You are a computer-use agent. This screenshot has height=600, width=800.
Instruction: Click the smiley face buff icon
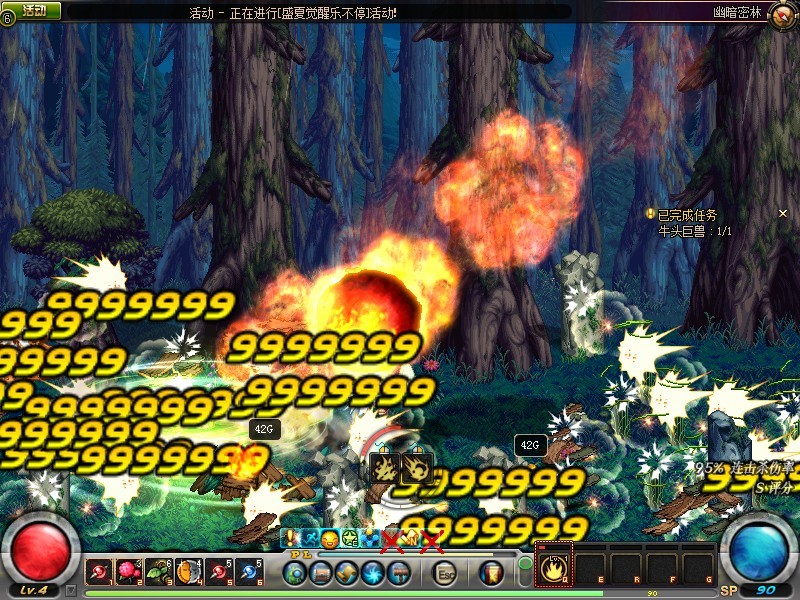[329, 540]
